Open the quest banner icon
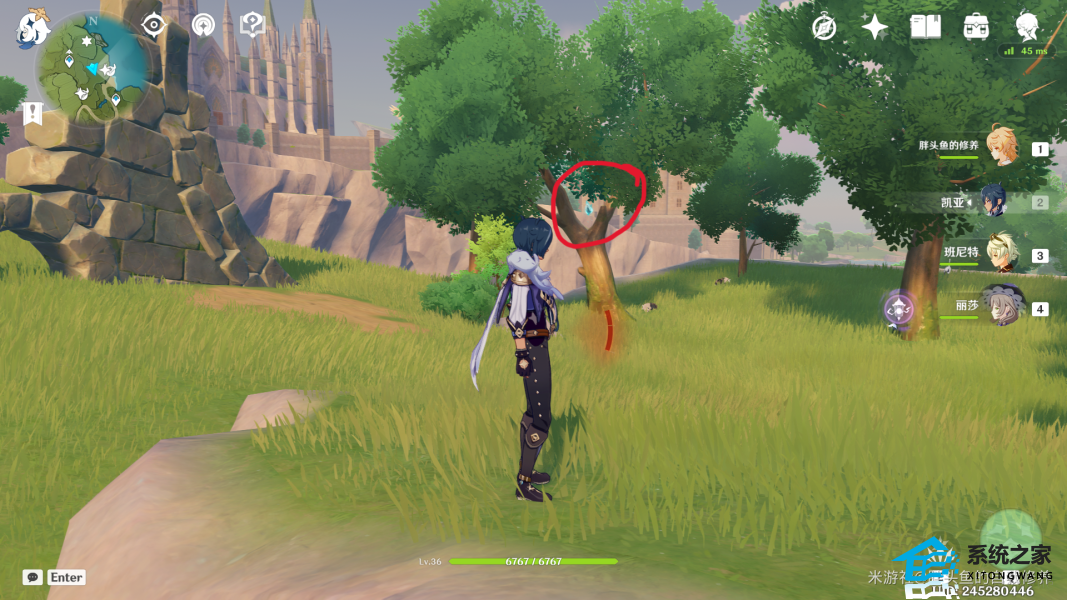1067x600 pixels. 33,113
